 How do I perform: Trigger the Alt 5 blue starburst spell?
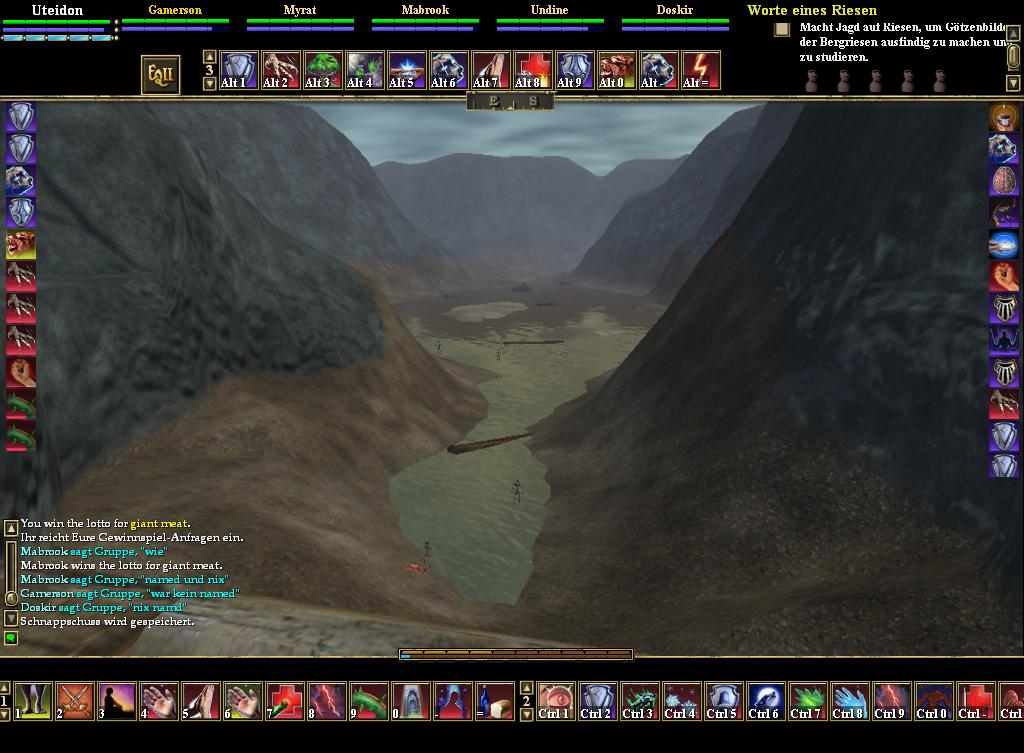[407, 71]
